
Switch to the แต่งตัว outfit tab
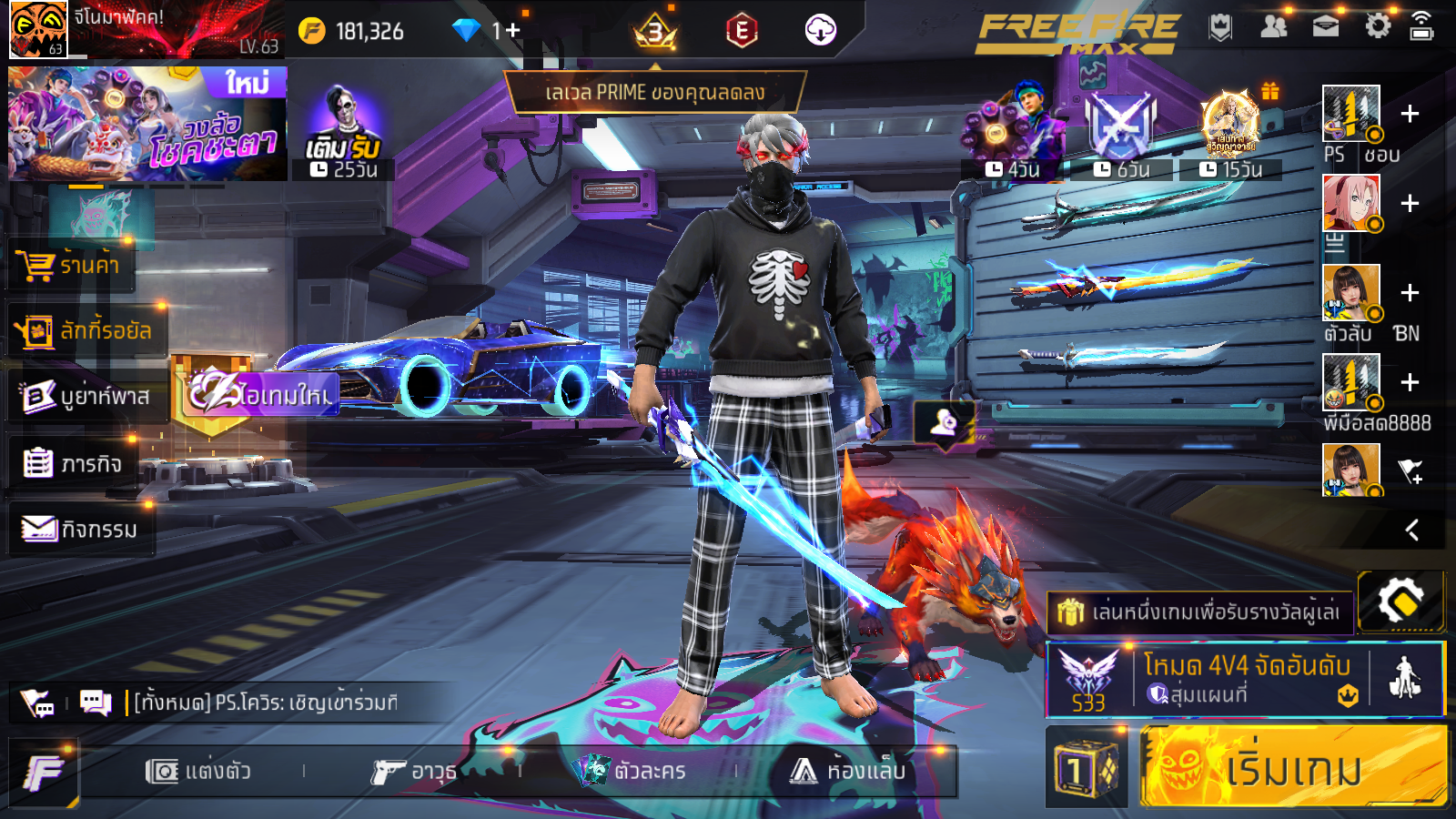click(x=198, y=772)
